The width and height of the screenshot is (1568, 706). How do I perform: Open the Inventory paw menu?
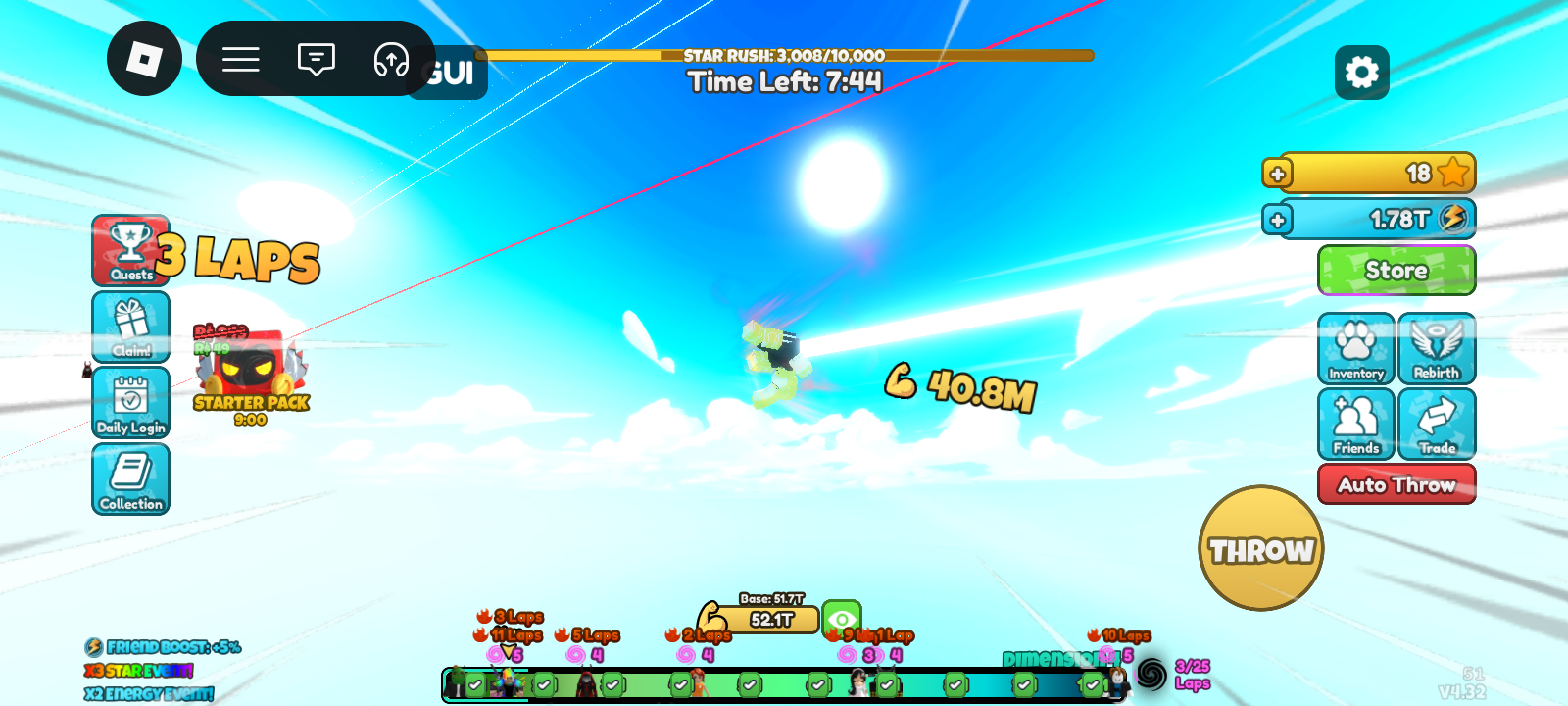(1356, 348)
